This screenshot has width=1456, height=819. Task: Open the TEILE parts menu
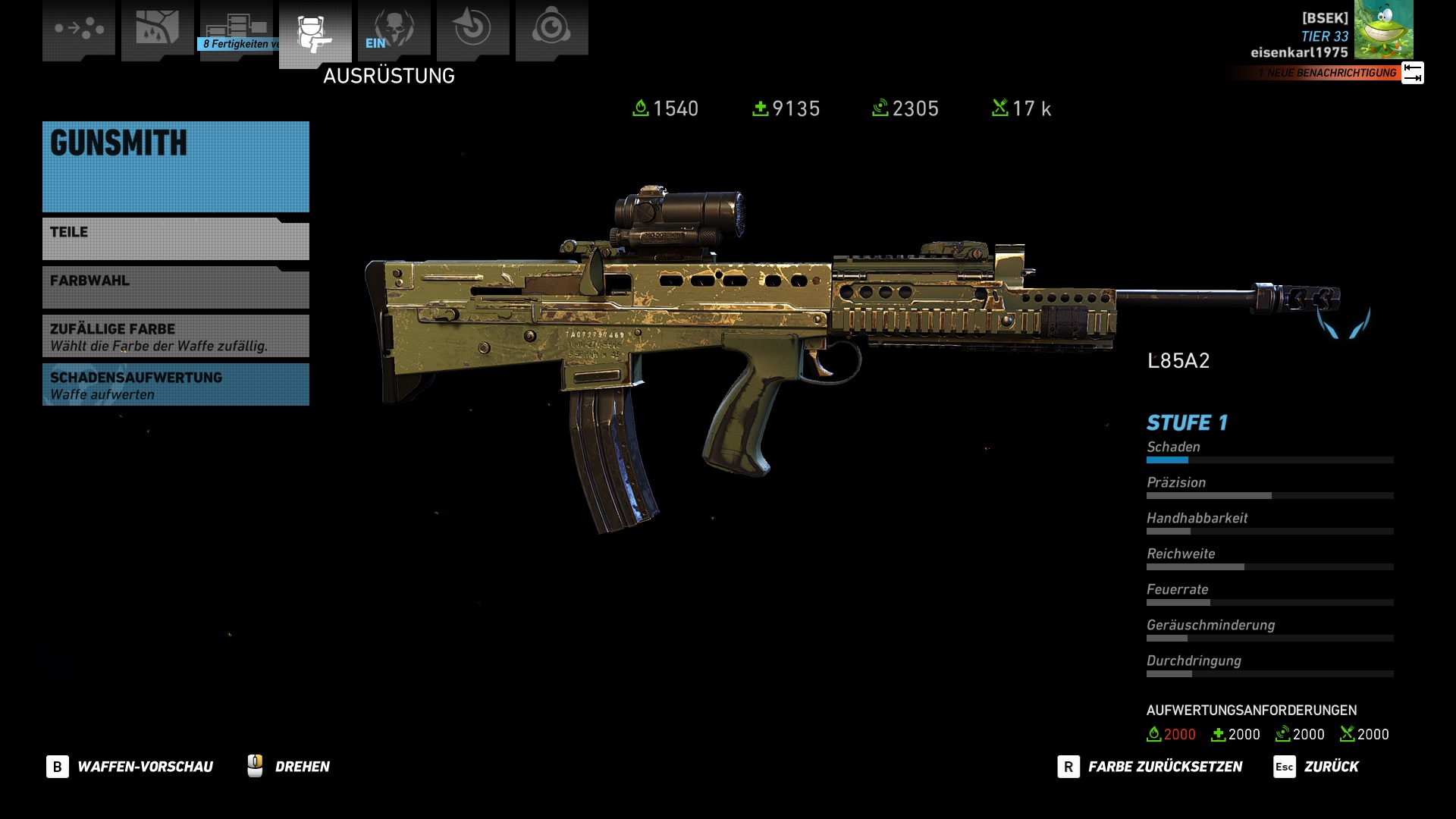(175, 240)
